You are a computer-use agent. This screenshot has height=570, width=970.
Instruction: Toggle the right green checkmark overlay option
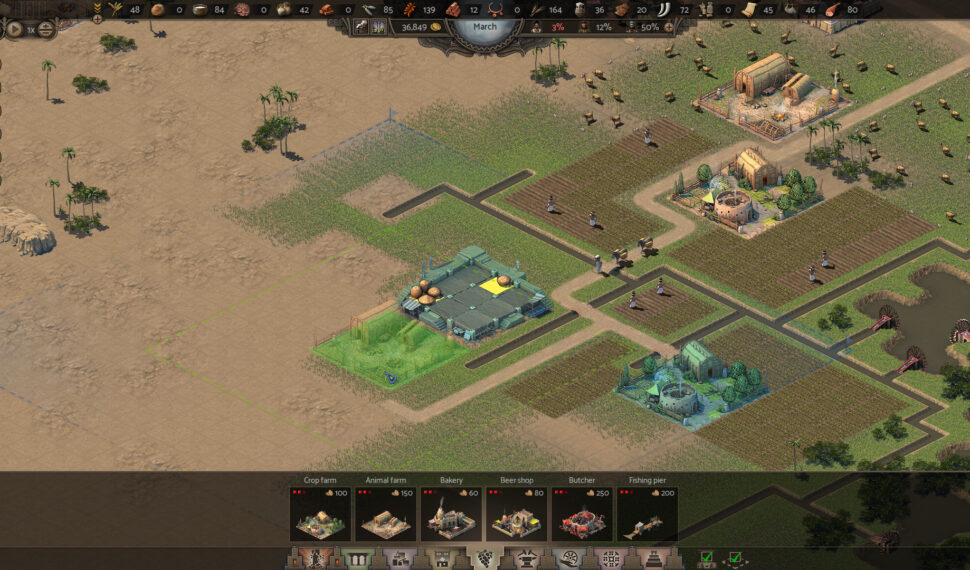pos(736,558)
